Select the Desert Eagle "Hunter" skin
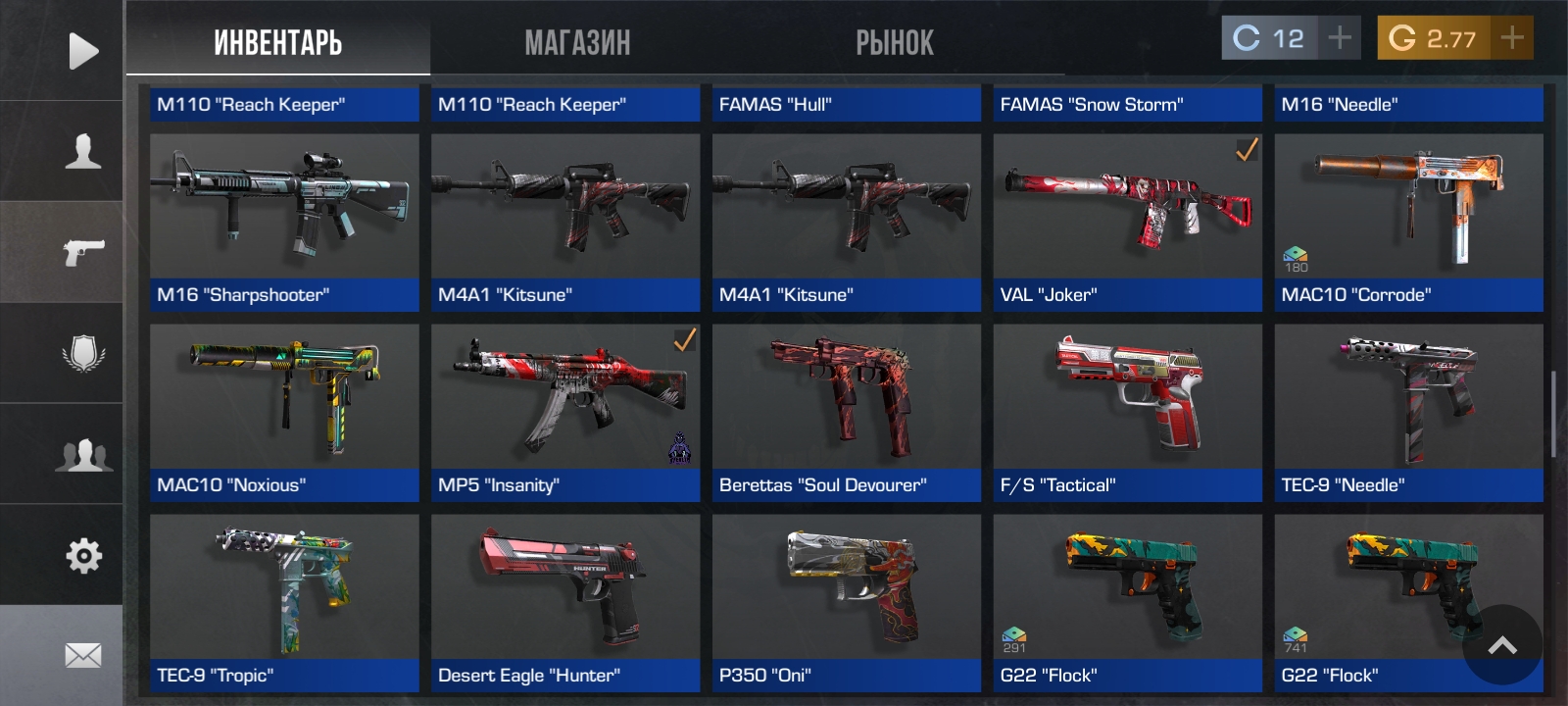The image size is (1568, 706). [x=565, y=602]
